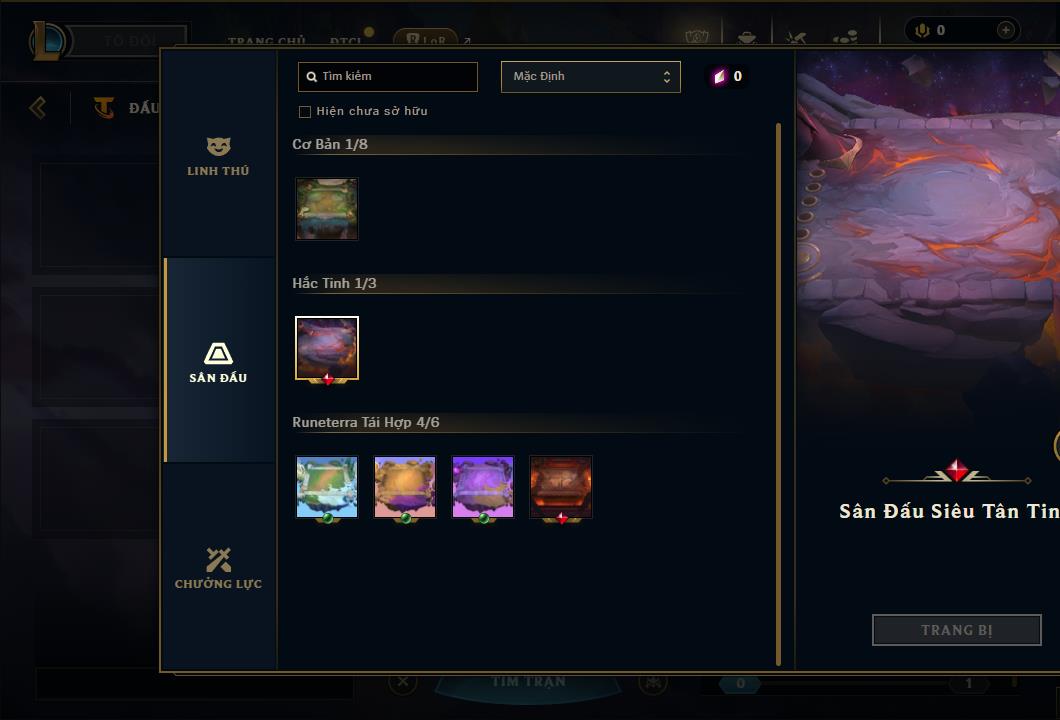Select the Sàn Đấu tab
1060x720 pixels.
218,362
